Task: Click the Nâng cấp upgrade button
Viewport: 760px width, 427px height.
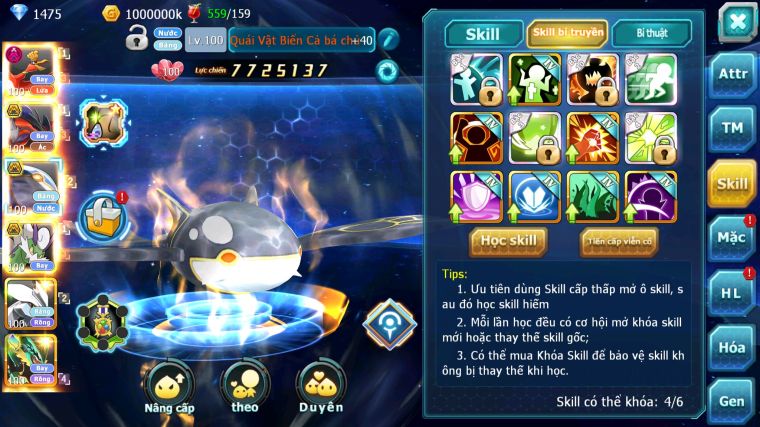Action: [168, 386]
